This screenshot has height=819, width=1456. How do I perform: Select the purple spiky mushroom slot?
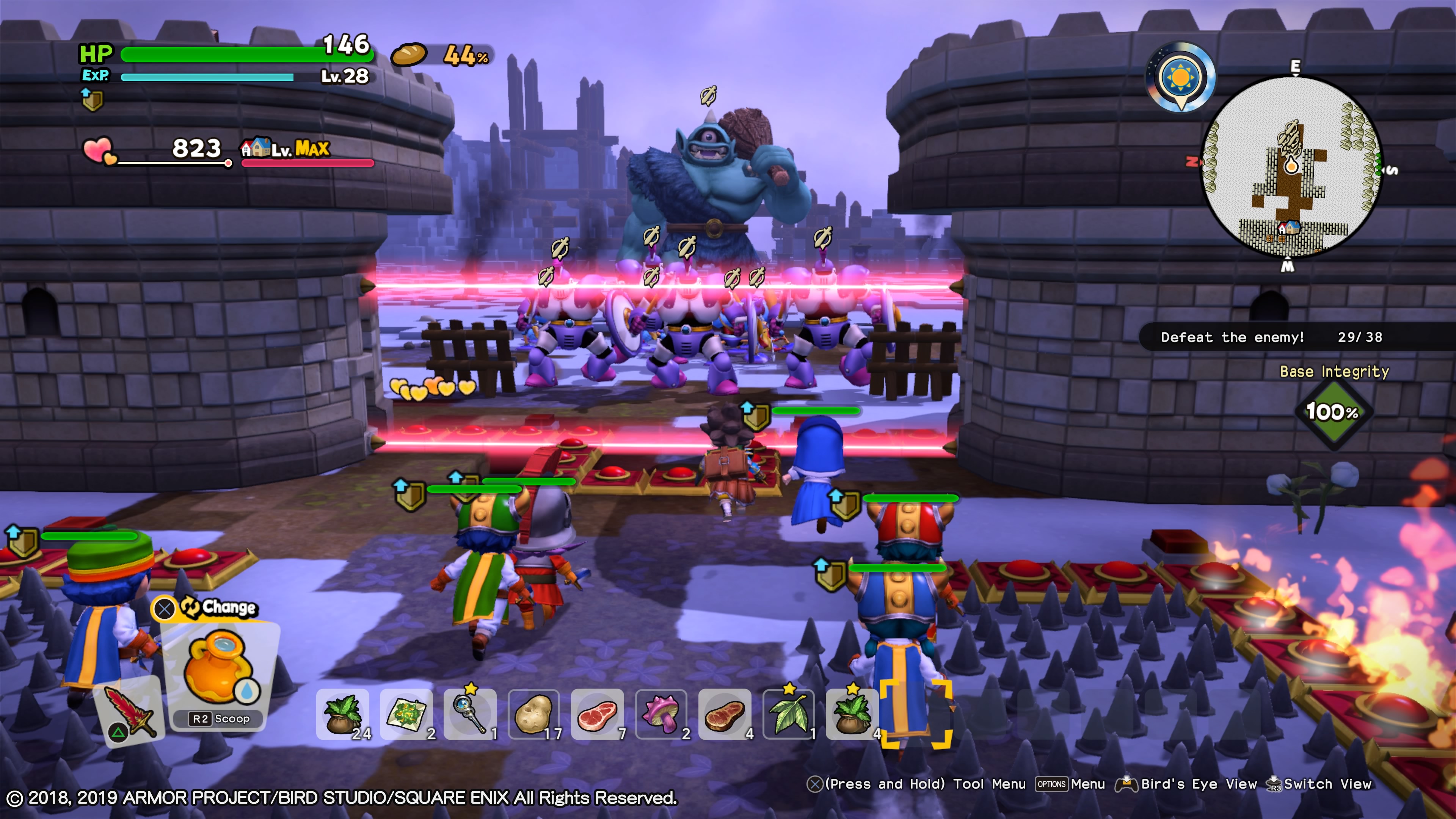(x=661, y=714)
